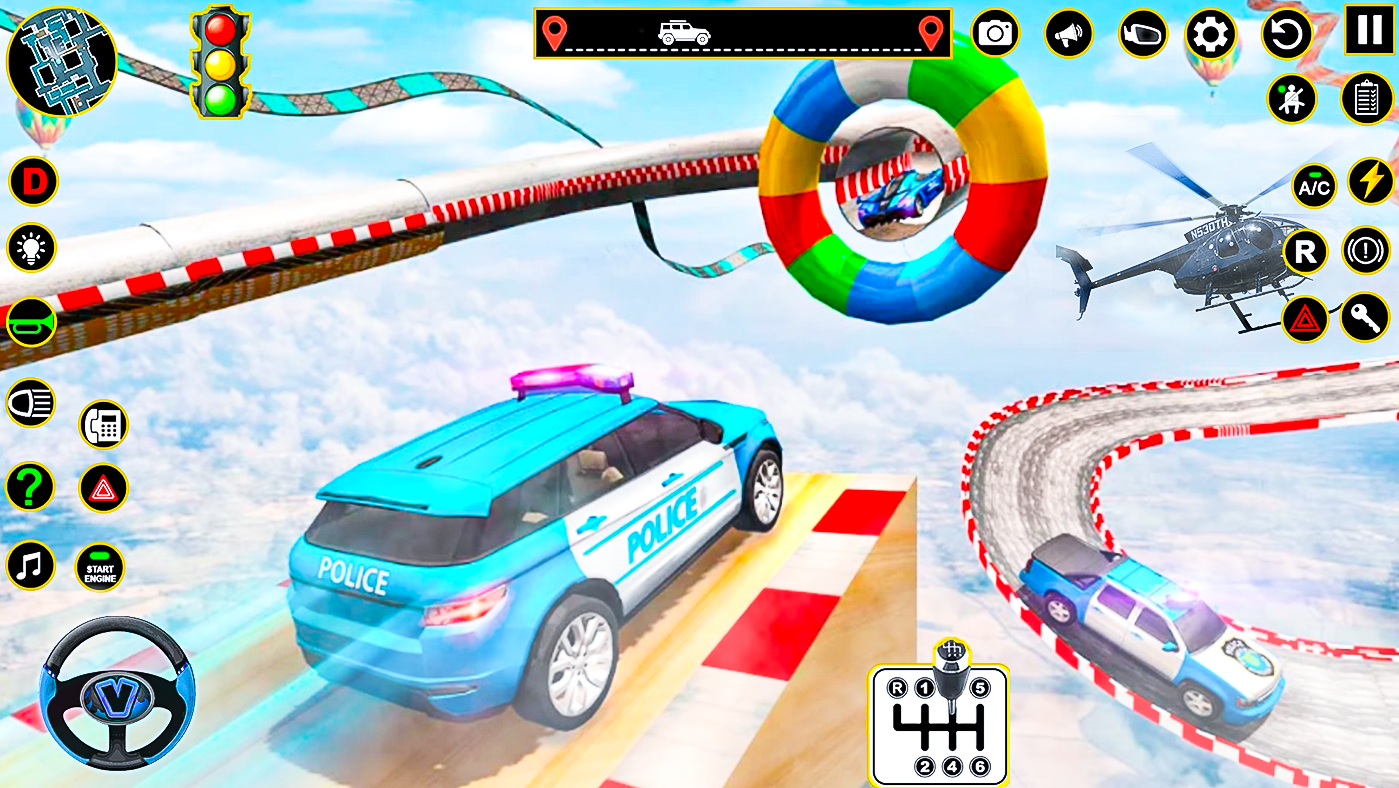The height and width of the screenshot is (788, 1399).
Task: Switch gear to D on the gearbox indicator
Action: coord(33,182)
